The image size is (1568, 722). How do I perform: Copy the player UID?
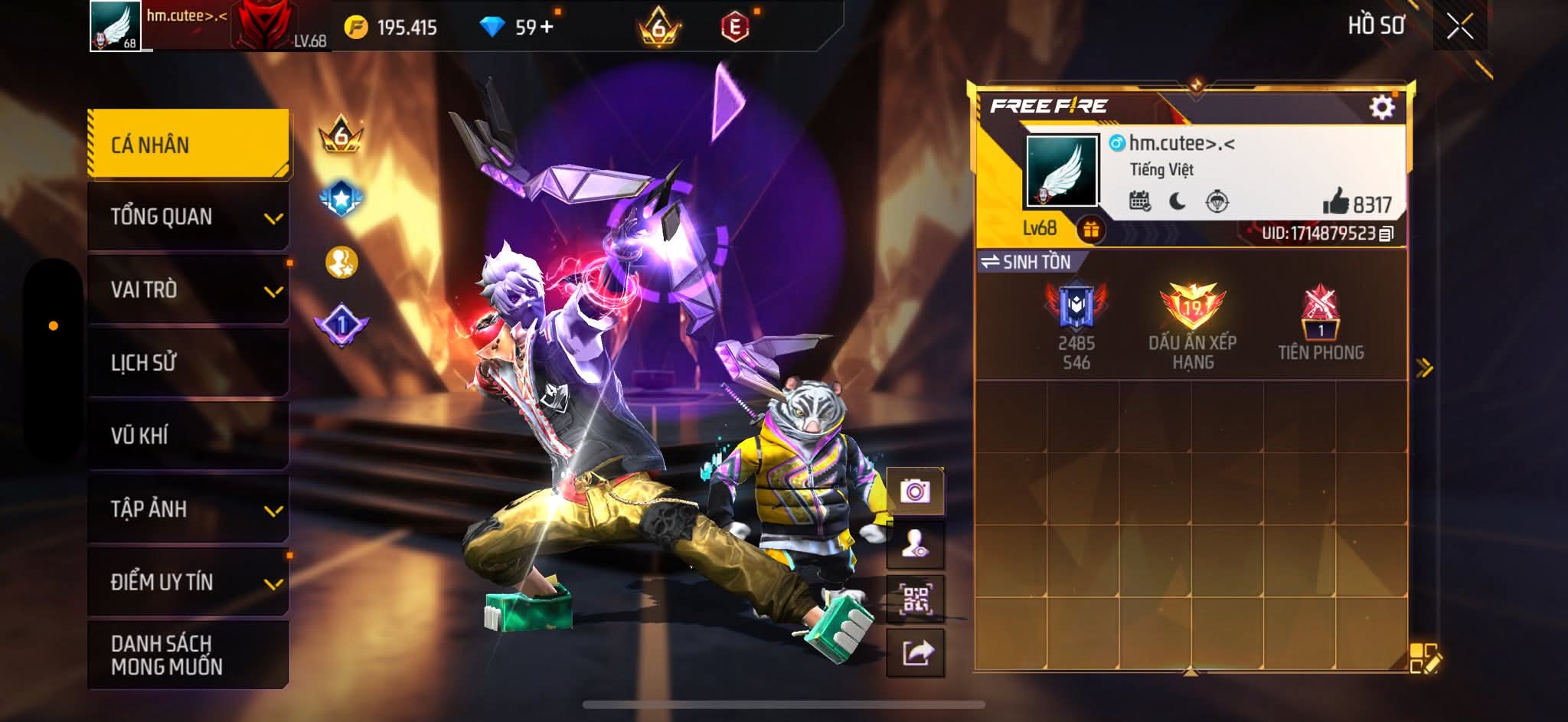click(1387, 234)
